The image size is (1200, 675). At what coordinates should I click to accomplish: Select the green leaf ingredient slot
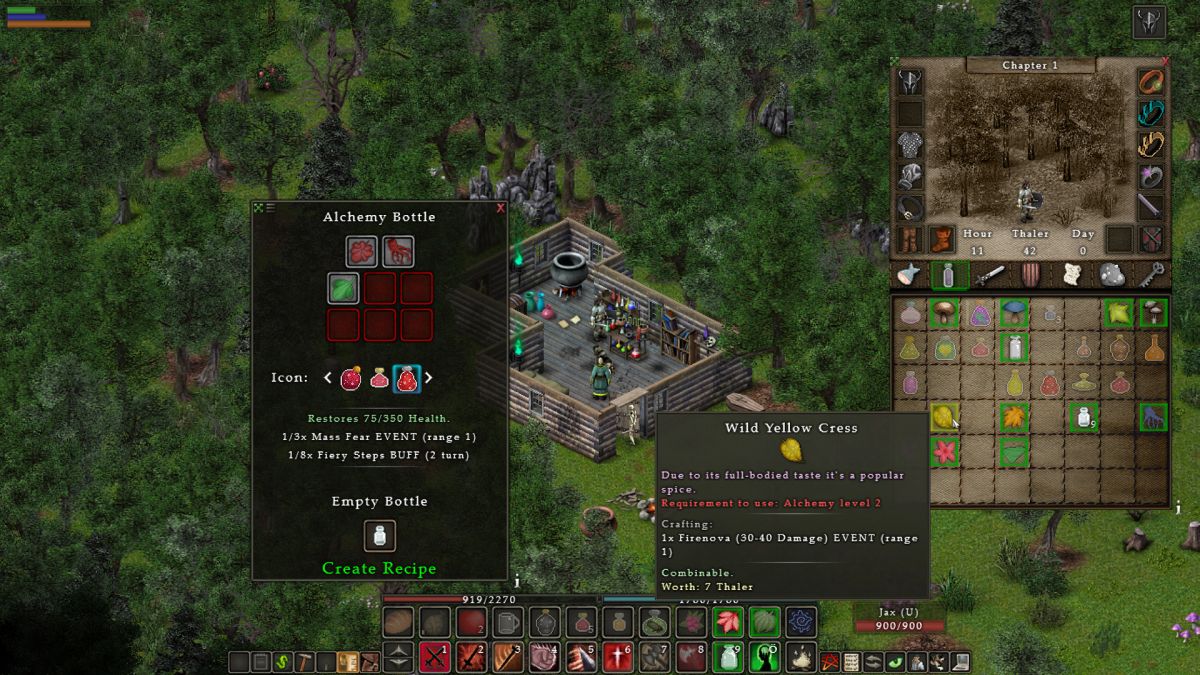tap(344, 289)
